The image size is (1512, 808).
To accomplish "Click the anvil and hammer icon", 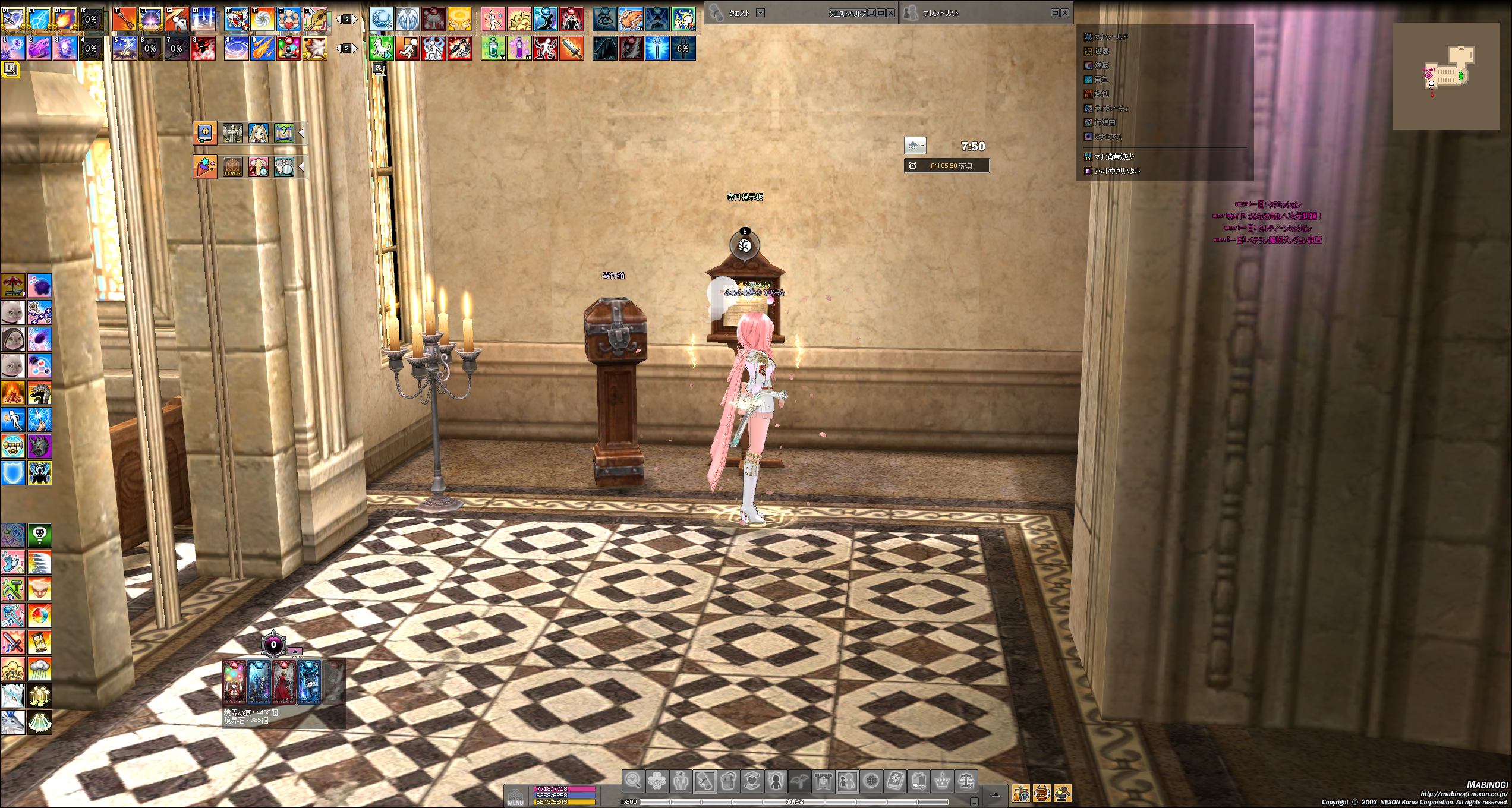I will pyautogui.click(x=1062, y=793).
